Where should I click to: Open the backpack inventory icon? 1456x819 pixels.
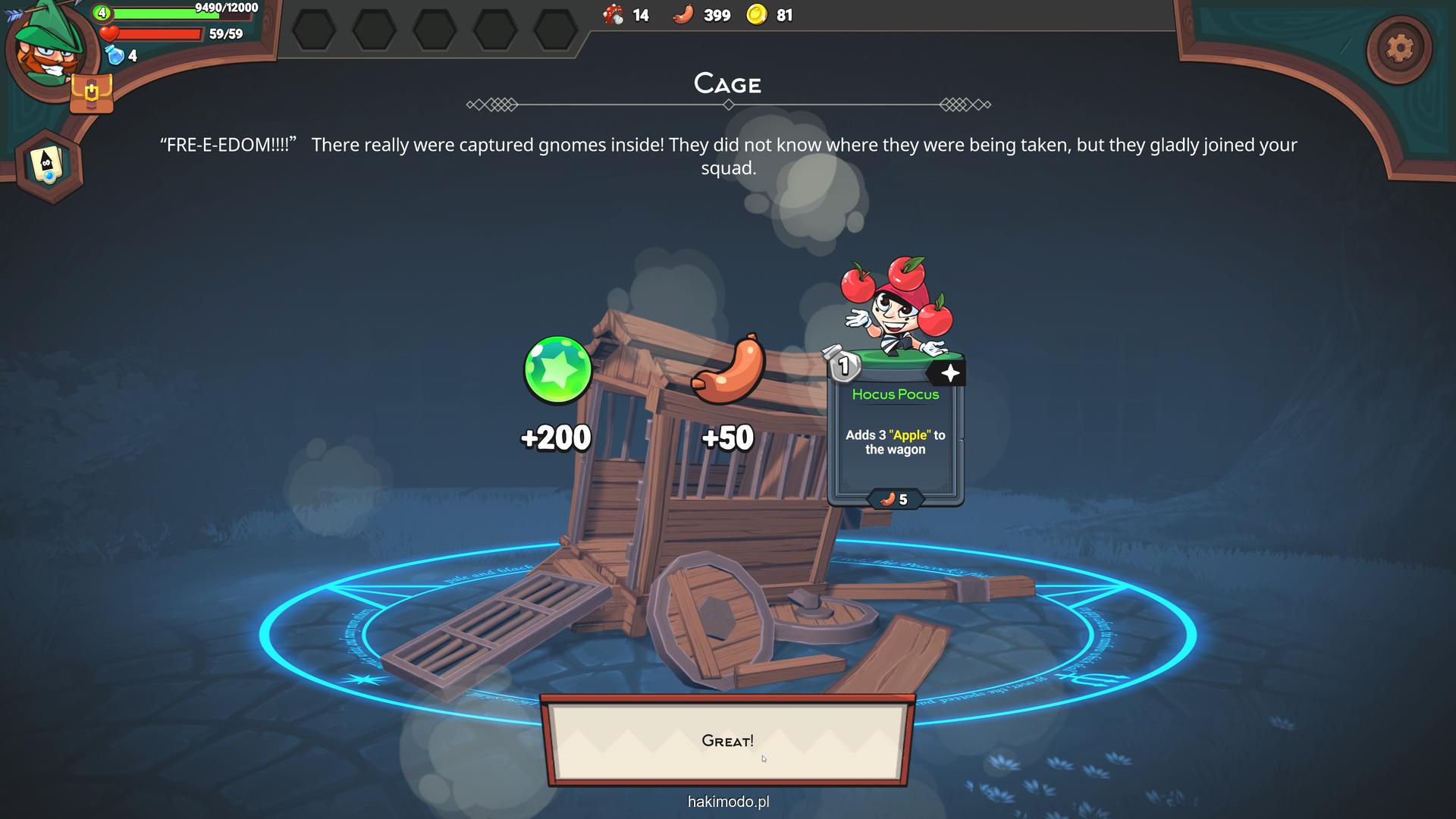tap(92, 94)
